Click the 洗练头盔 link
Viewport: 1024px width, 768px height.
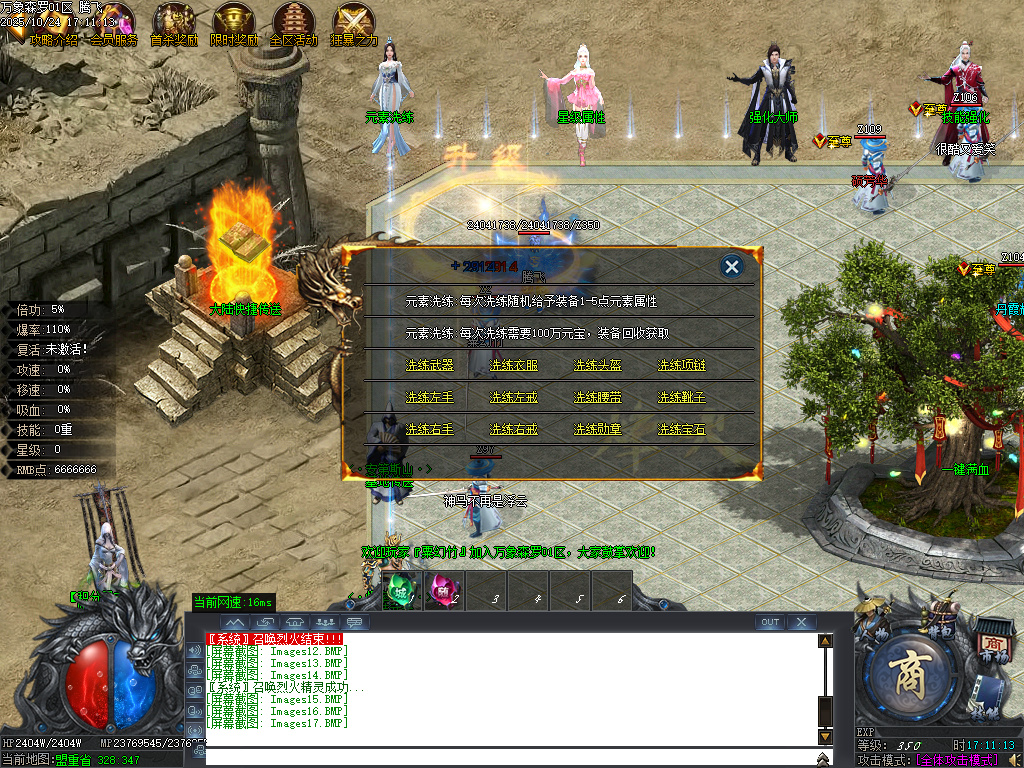click(597, 365)
